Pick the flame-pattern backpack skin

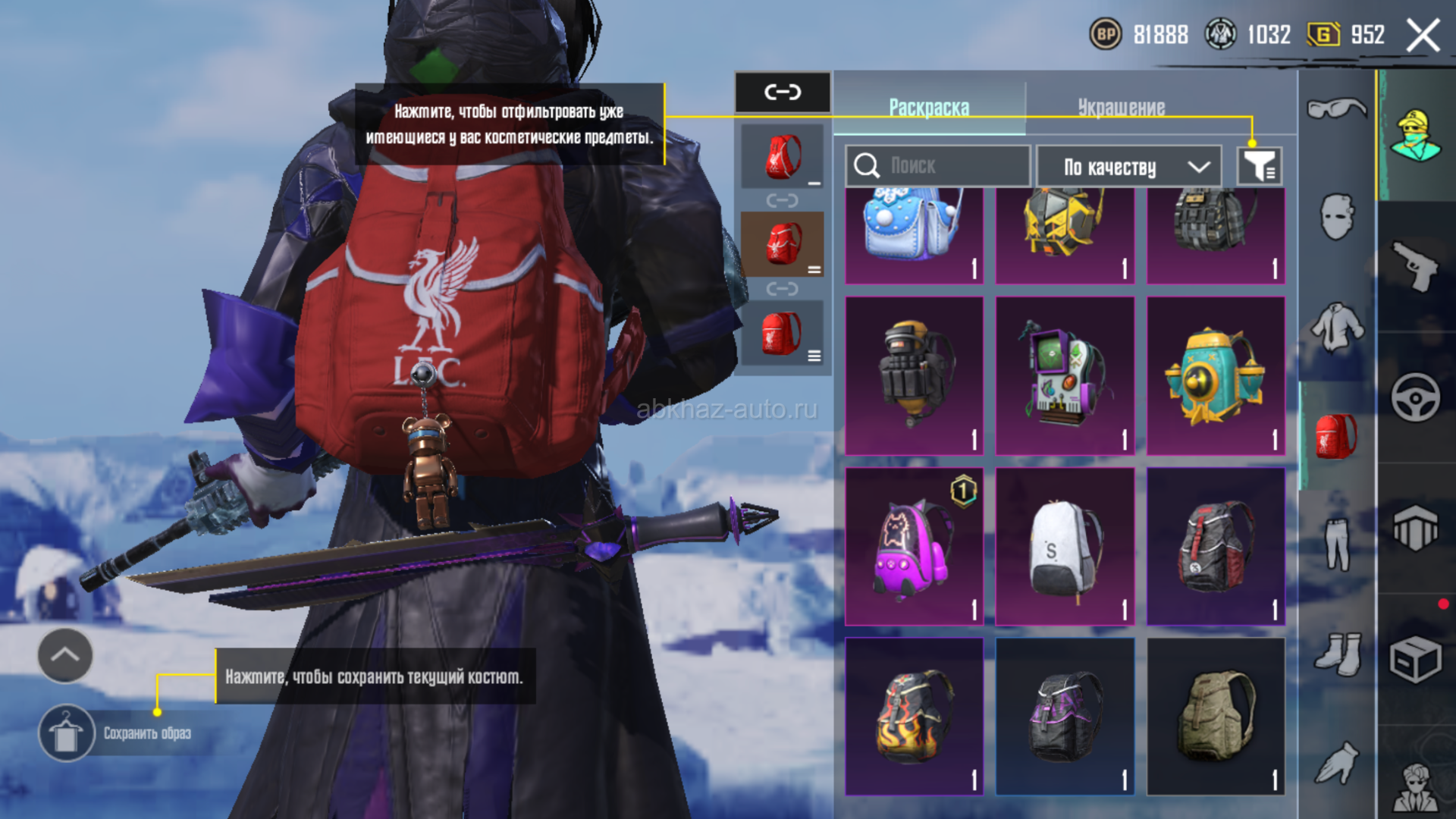tap(914, 716)
